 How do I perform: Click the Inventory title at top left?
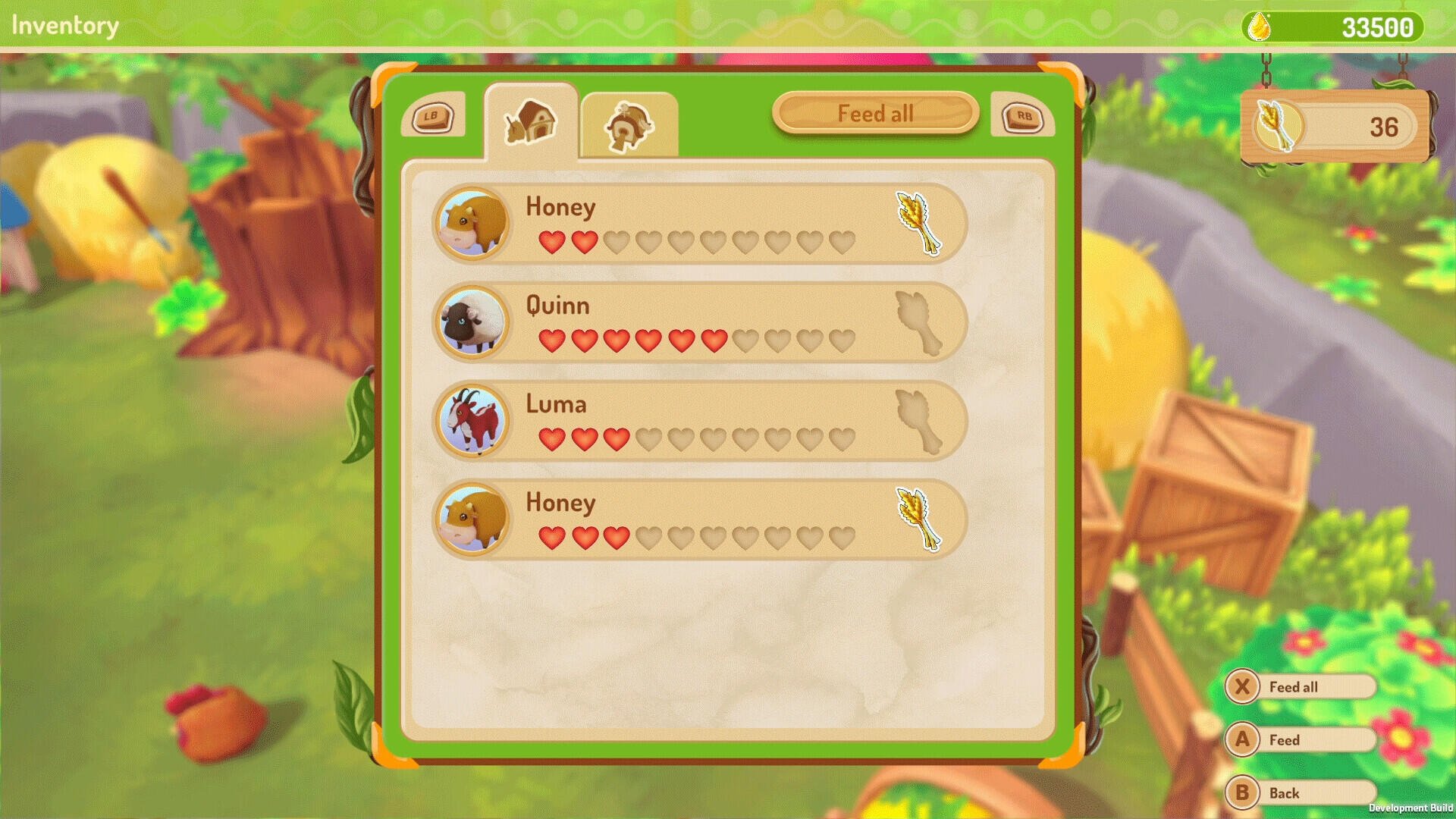point(64,24)
